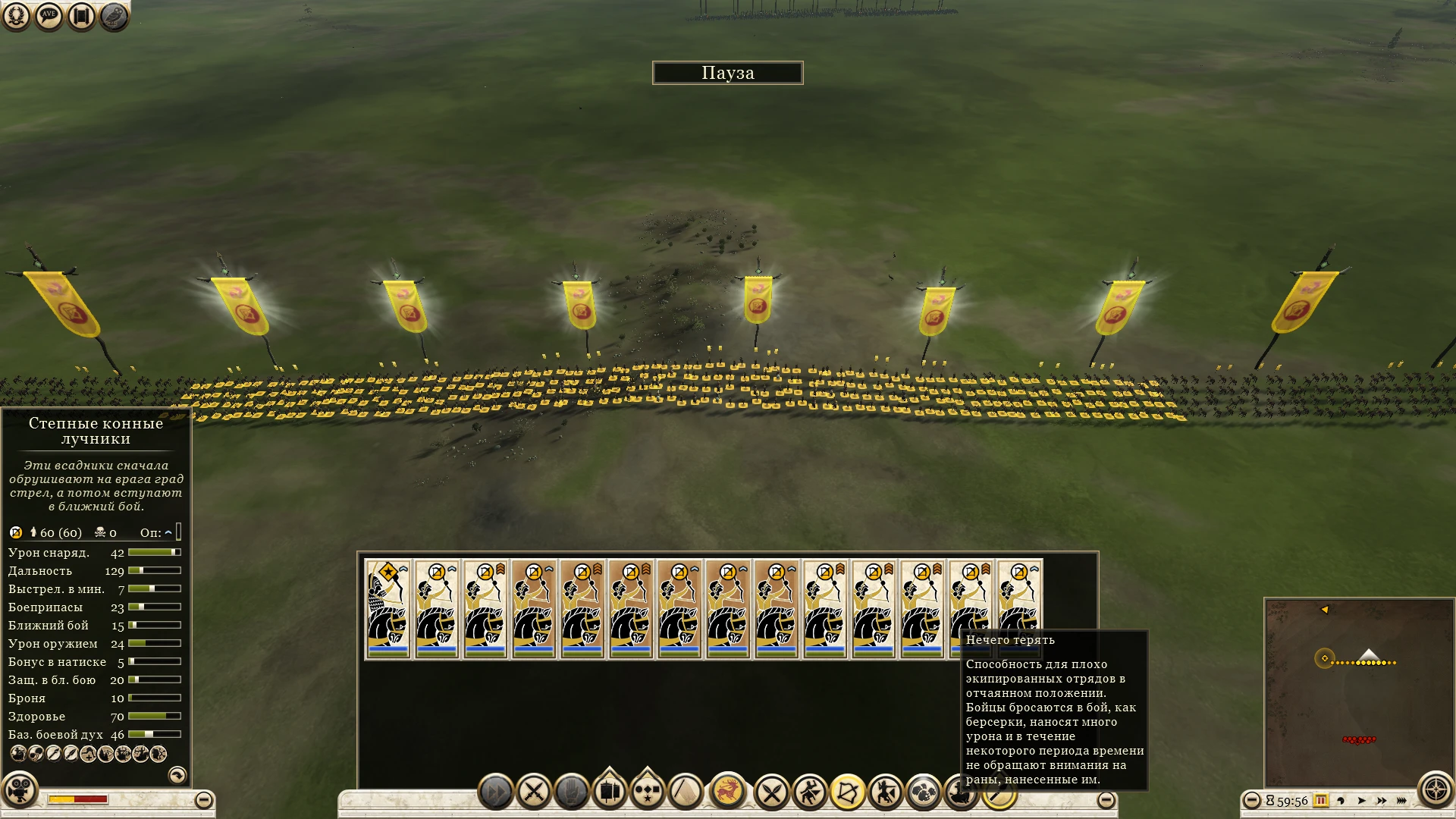Collapse the unit cards tray via the minus button

[x=1106, y=799]
